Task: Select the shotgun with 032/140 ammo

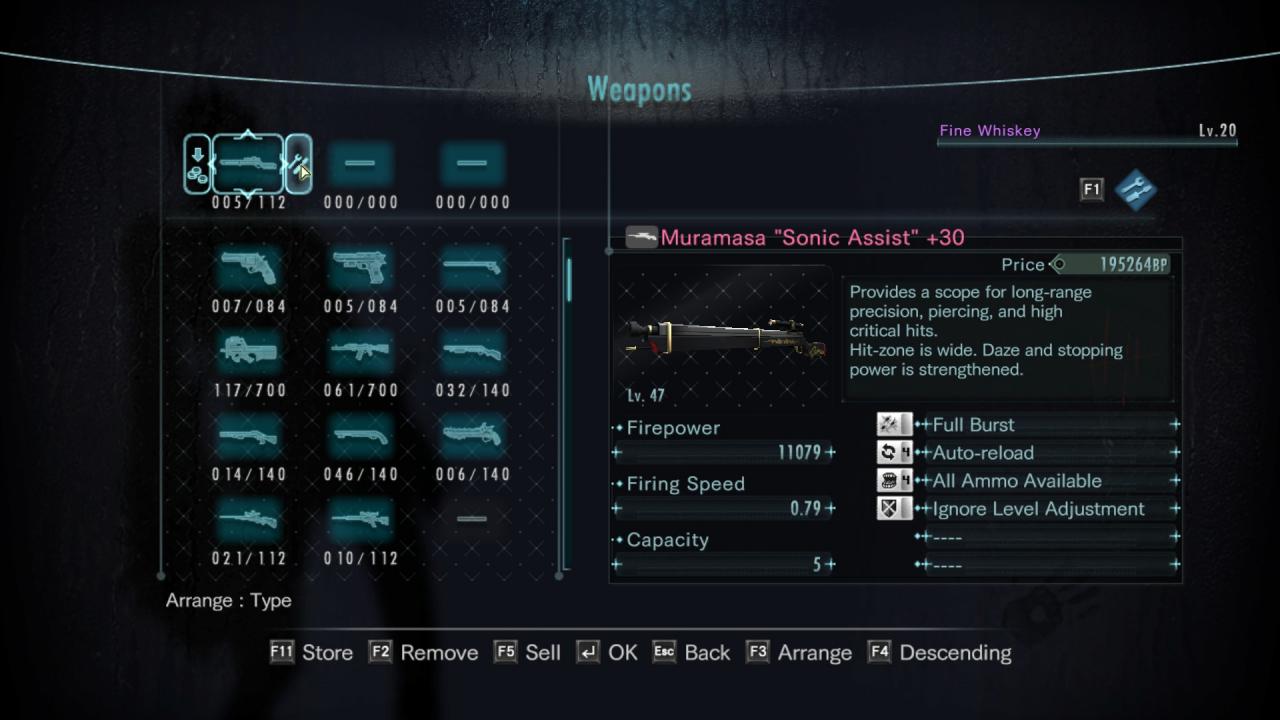Action: pyautogui.click(x=472, y=352)
